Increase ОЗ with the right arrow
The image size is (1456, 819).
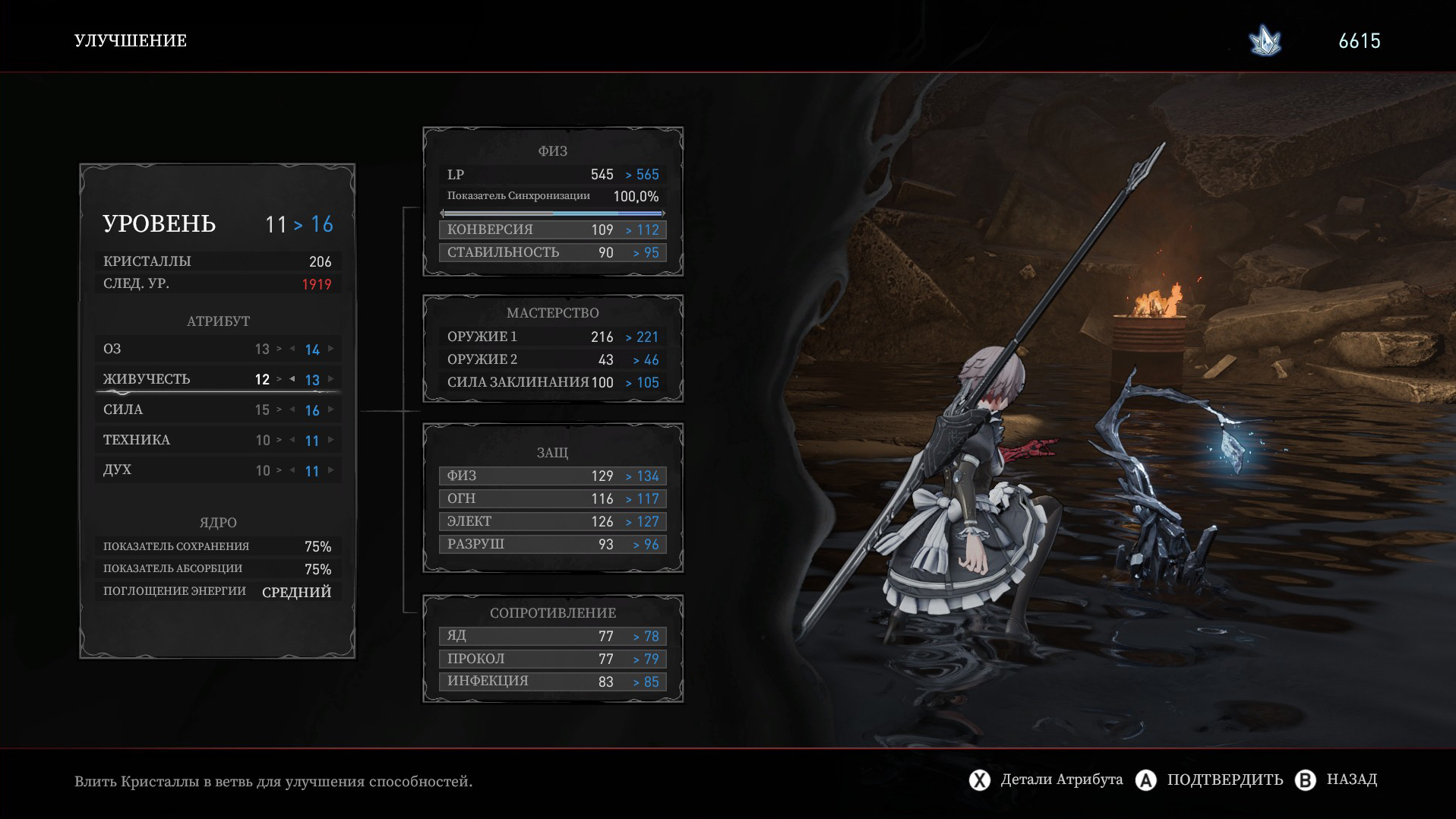pyautogui.click(x=331, y=349)
